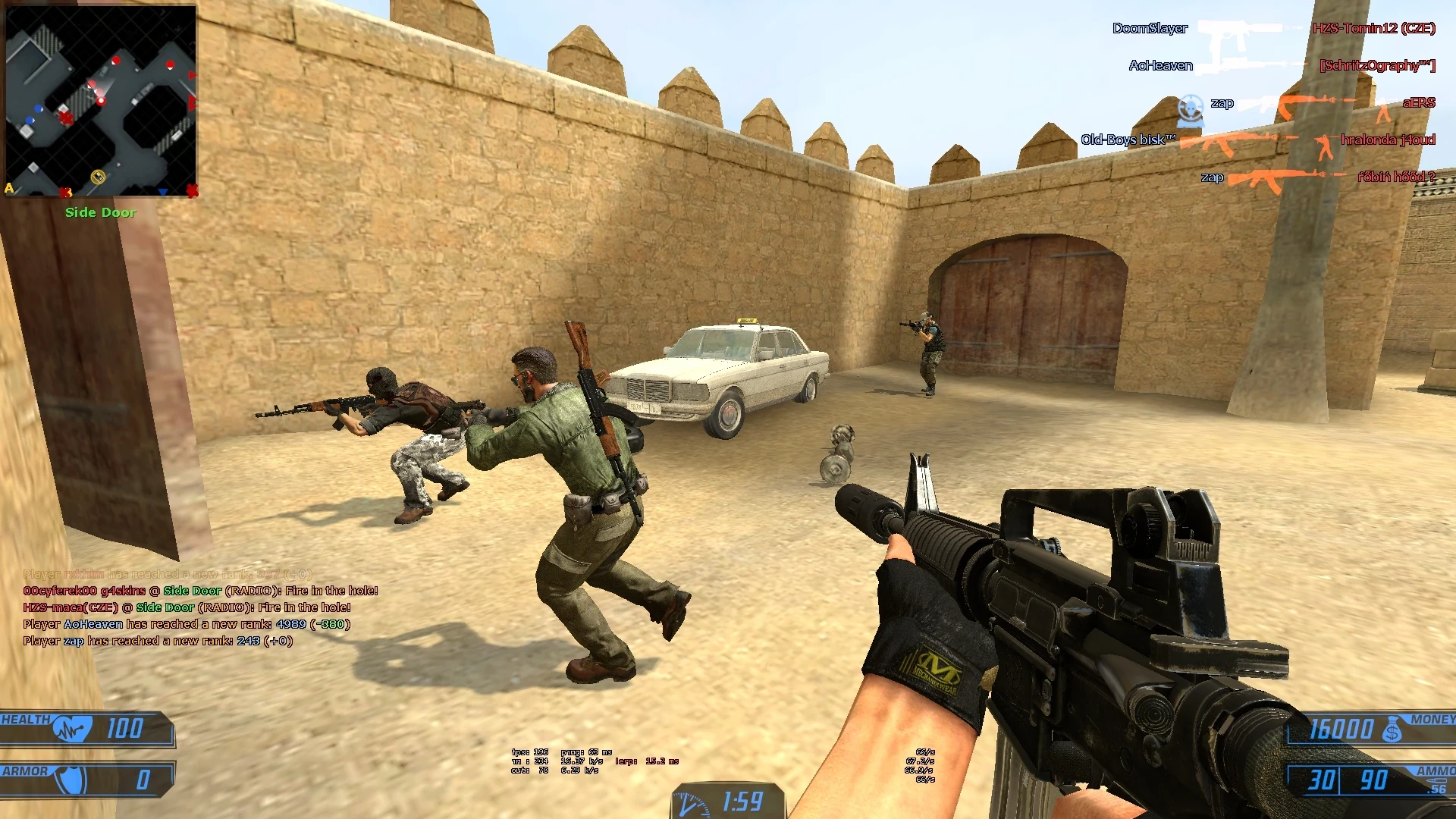
Task: Click the armor shield icon
Action: [x=72, y=780]
